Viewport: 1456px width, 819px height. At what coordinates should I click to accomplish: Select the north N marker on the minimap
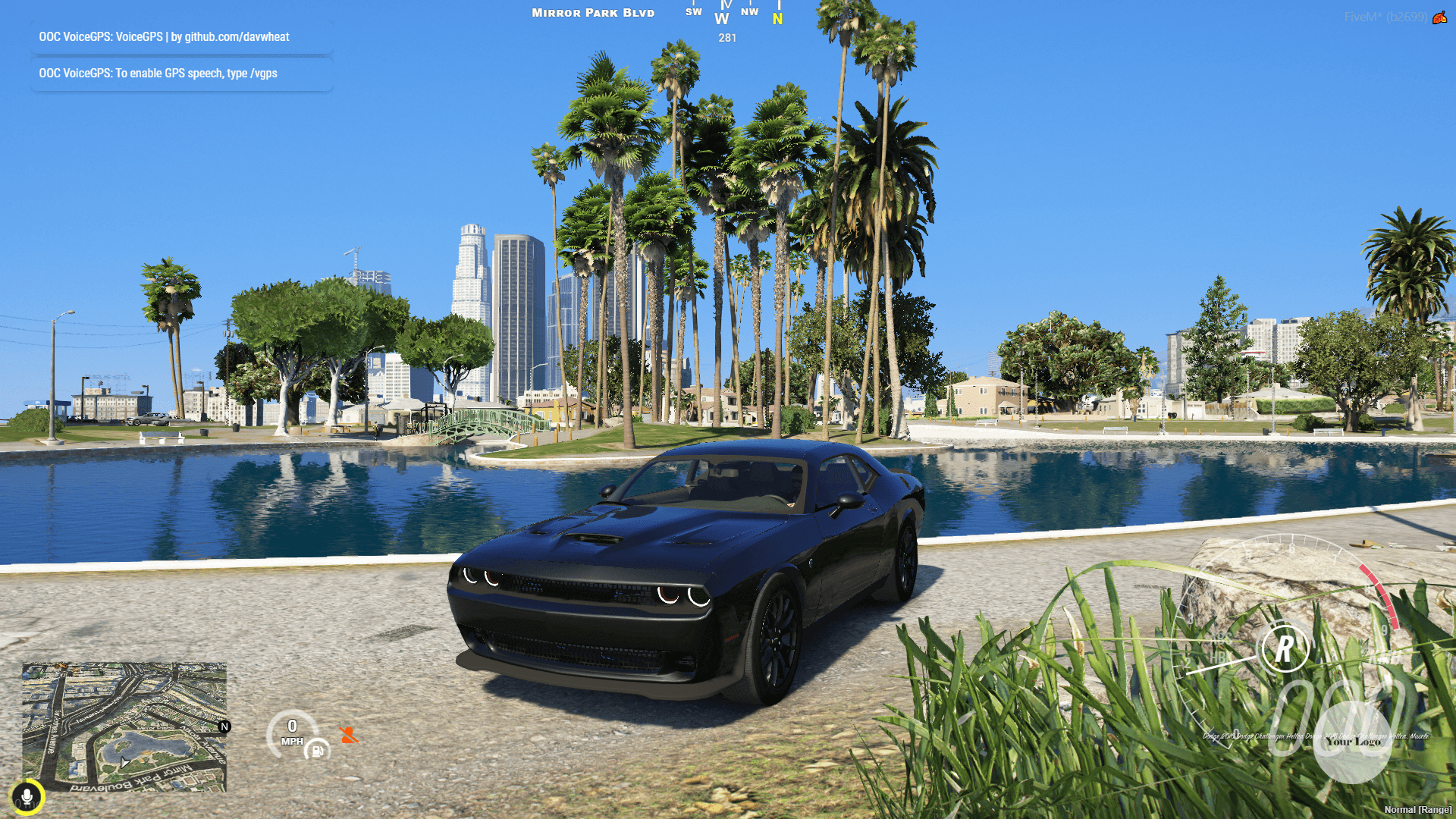tap(225, 727)
